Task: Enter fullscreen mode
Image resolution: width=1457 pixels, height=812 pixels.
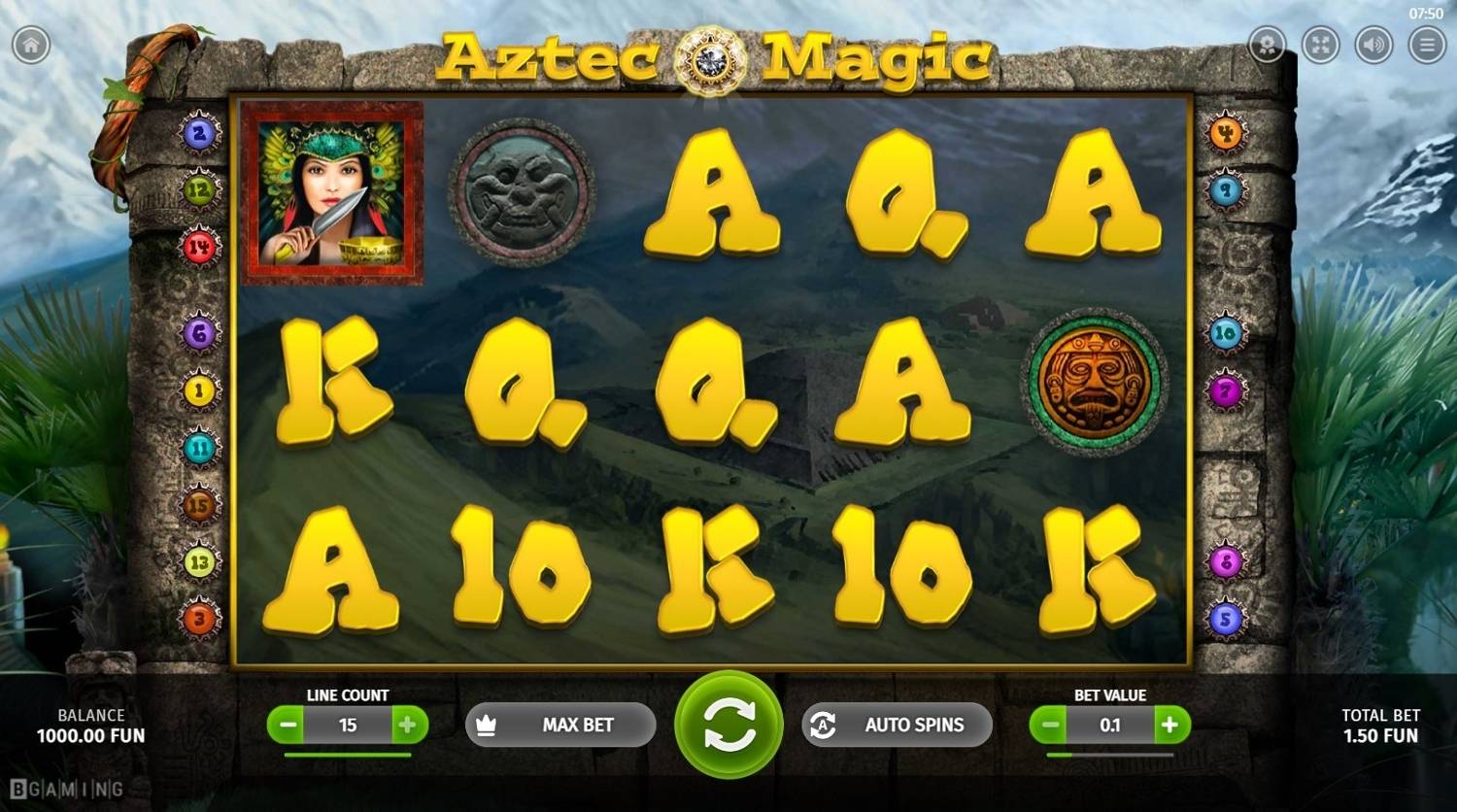Action: [x=1320, y=44]
